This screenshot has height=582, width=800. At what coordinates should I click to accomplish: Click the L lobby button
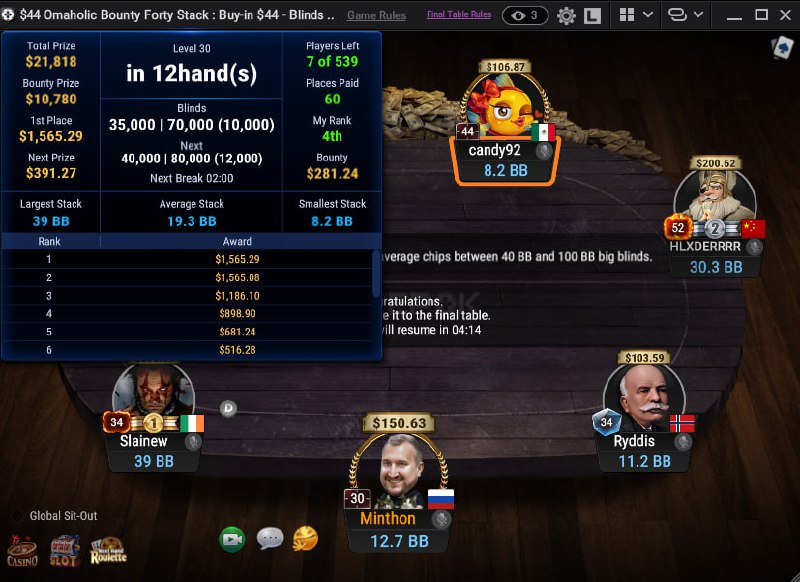tap(593, 15)
